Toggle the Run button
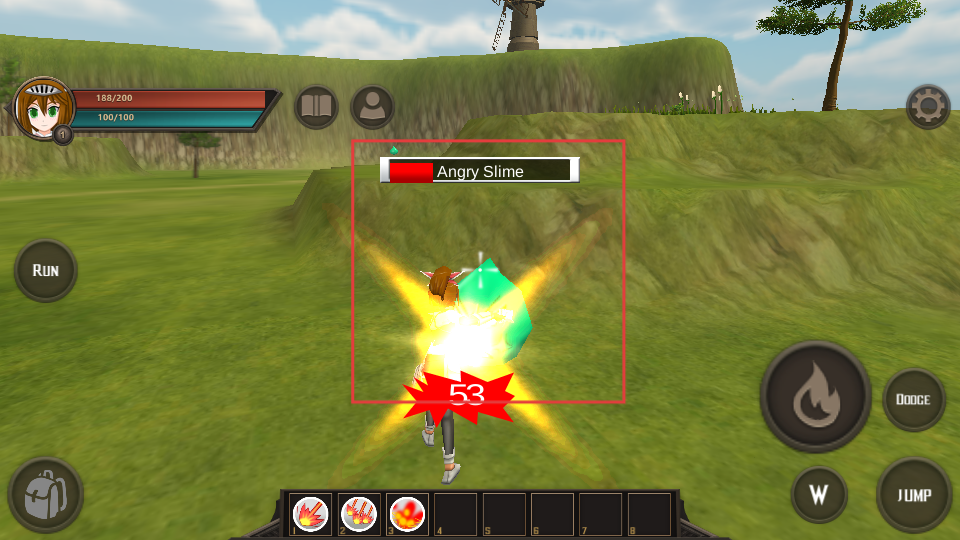This screenshot has width=960, height=540. pyautogui.click(x=46, y=270)
